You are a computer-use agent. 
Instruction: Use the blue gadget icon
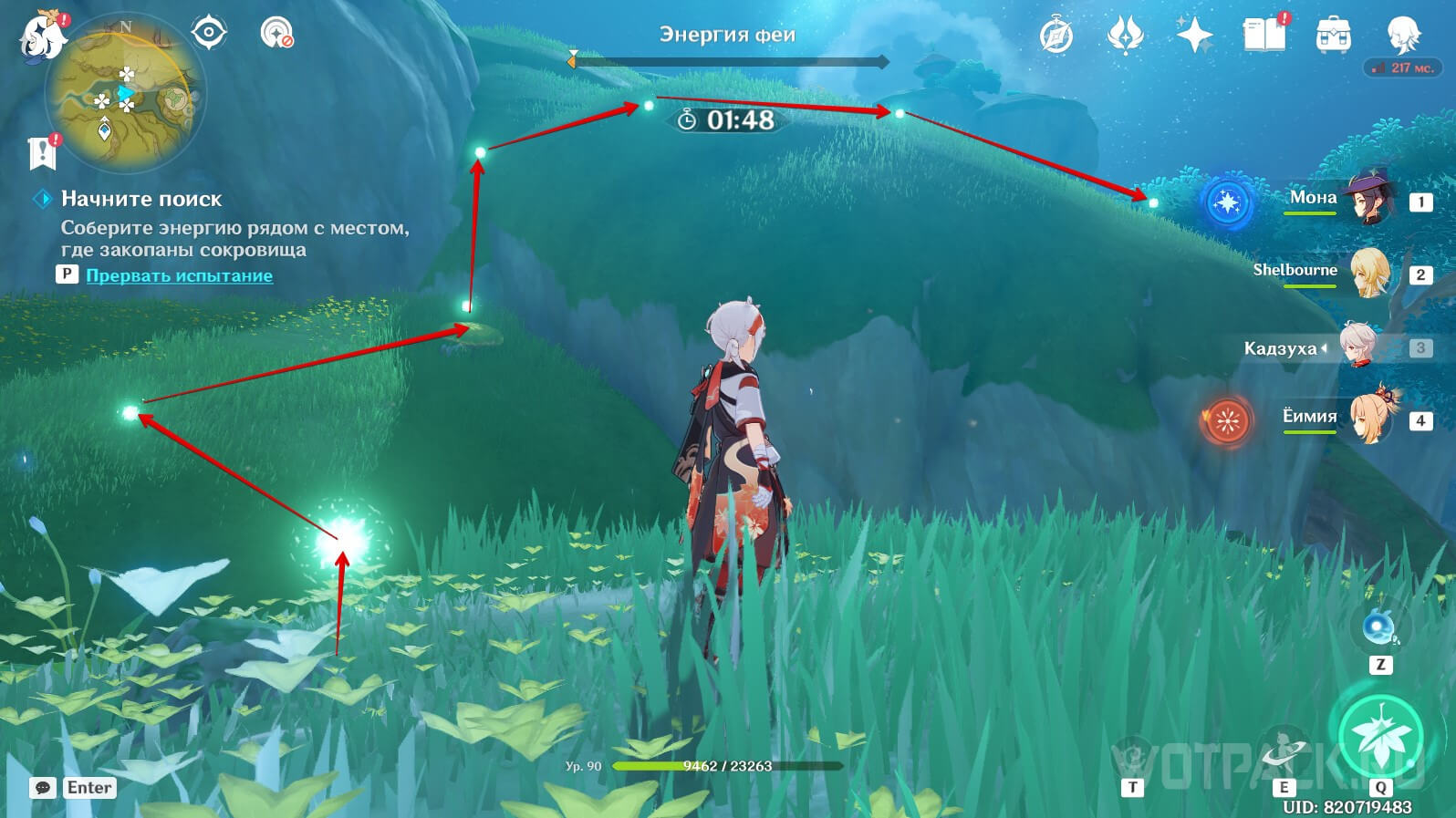point(1379,628)
